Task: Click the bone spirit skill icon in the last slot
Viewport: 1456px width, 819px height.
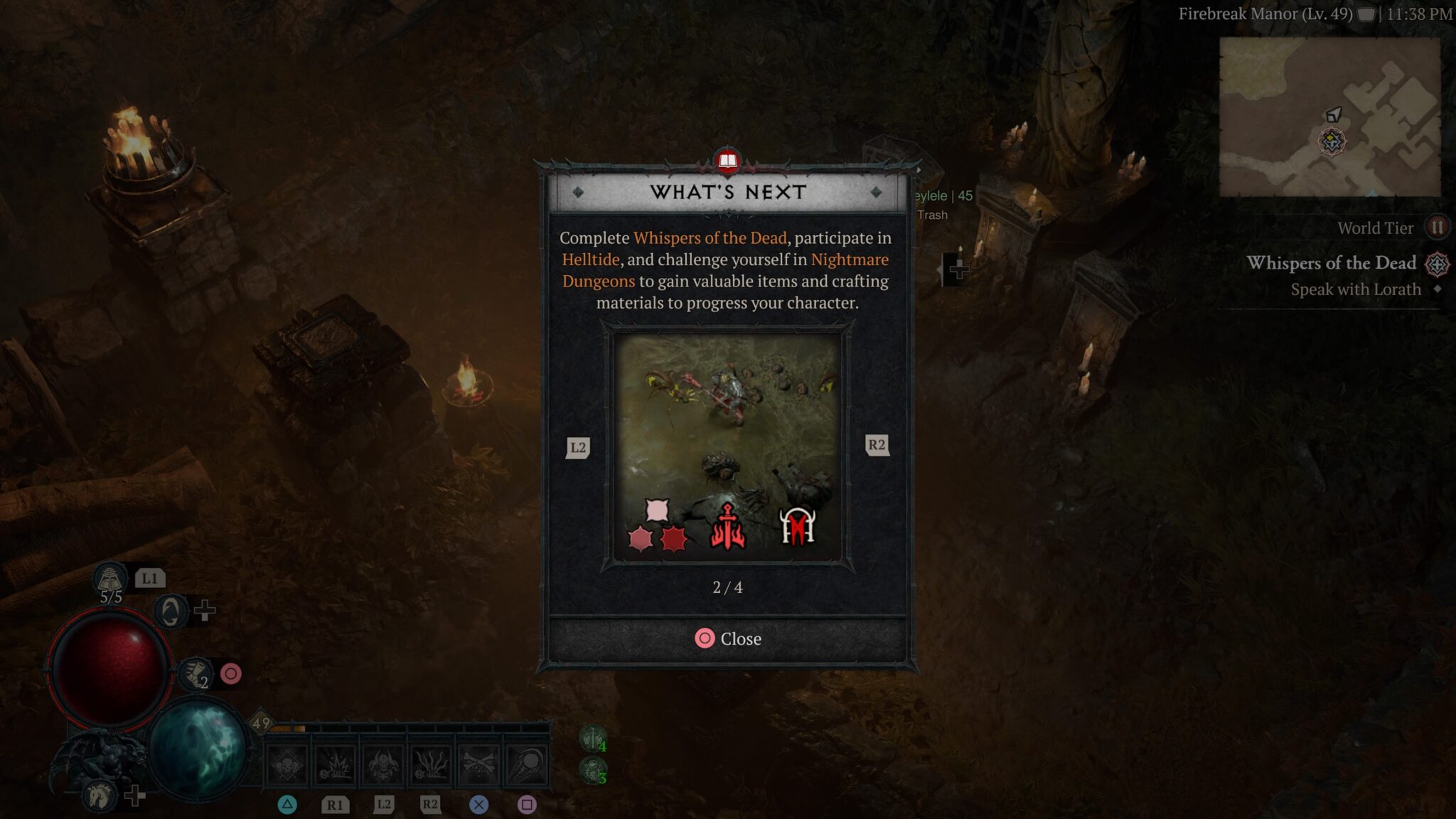Action: pyautogui.click(x=527, y=763)
